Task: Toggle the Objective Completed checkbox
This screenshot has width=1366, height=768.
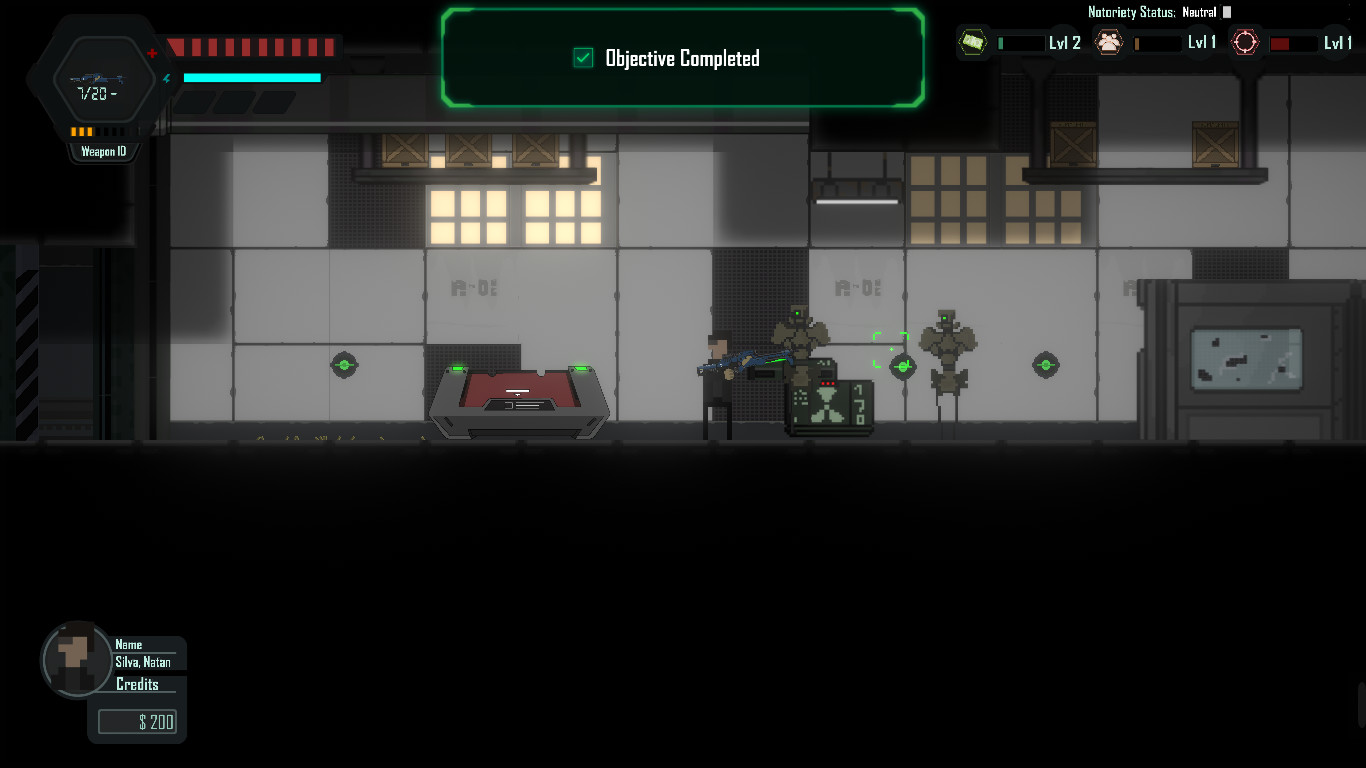Action: tap(581, 58)
